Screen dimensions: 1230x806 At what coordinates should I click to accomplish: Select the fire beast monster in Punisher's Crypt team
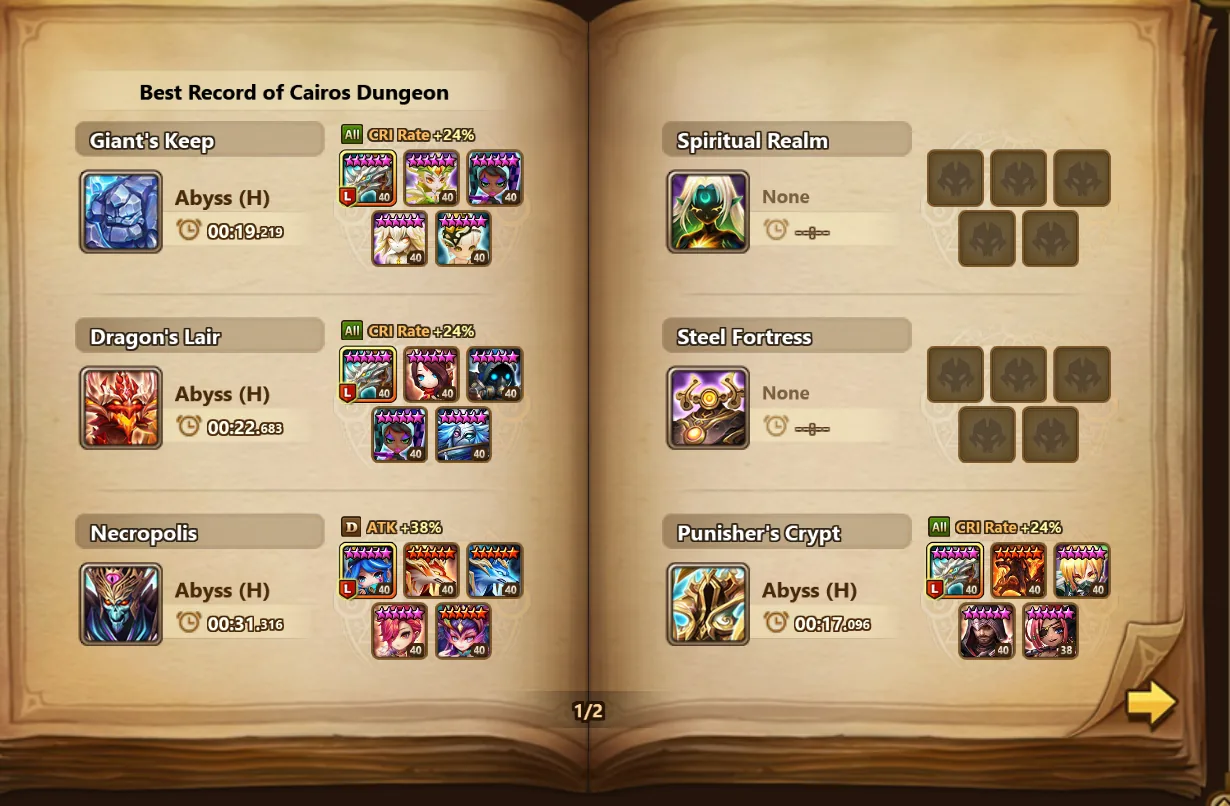(1019, 571)
